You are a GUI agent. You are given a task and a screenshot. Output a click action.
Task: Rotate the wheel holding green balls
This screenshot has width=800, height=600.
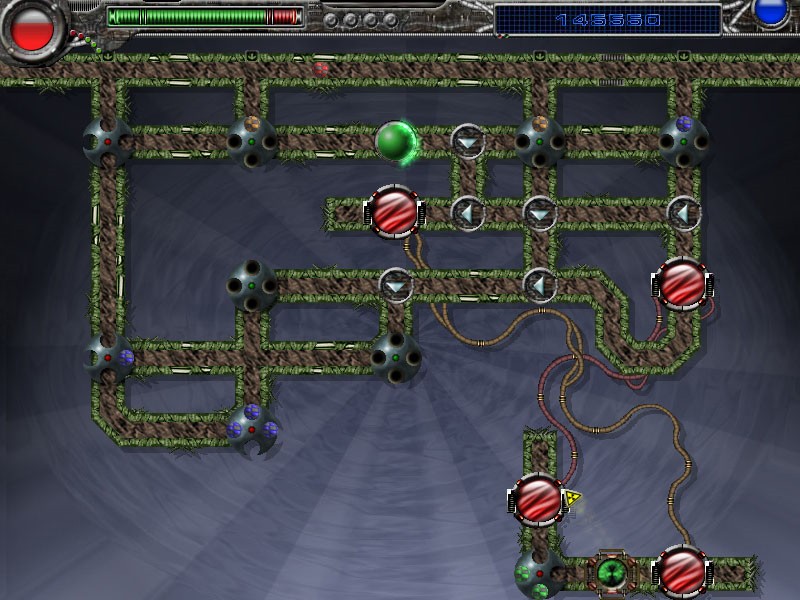click(537, 573)
